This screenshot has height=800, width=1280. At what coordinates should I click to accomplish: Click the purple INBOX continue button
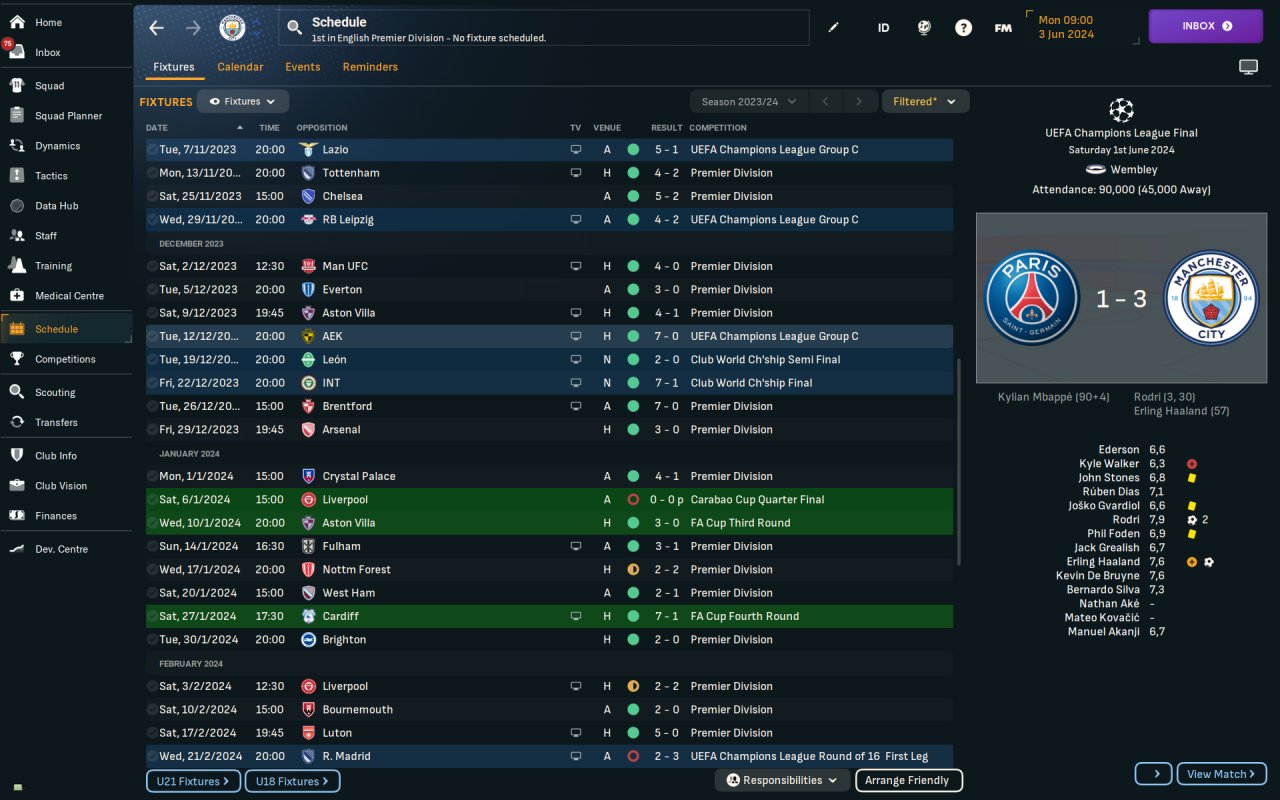click(x=1205, y=26)
